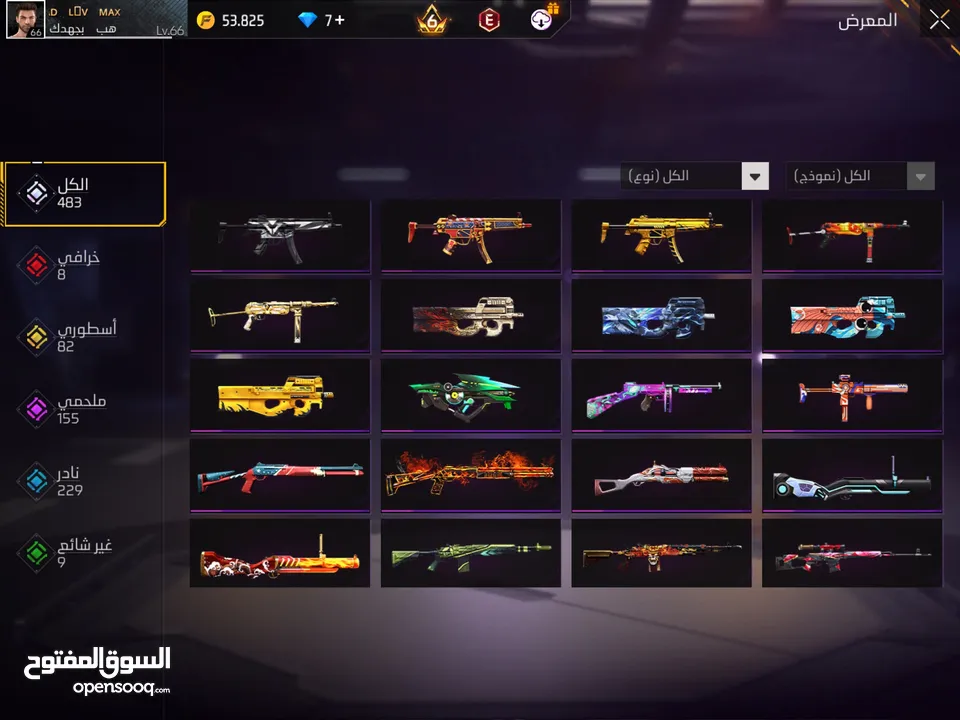The height and width of the screenshot is (720, 960).
Task: Select the الكل 483 category tab
Action: pos(84,193)
